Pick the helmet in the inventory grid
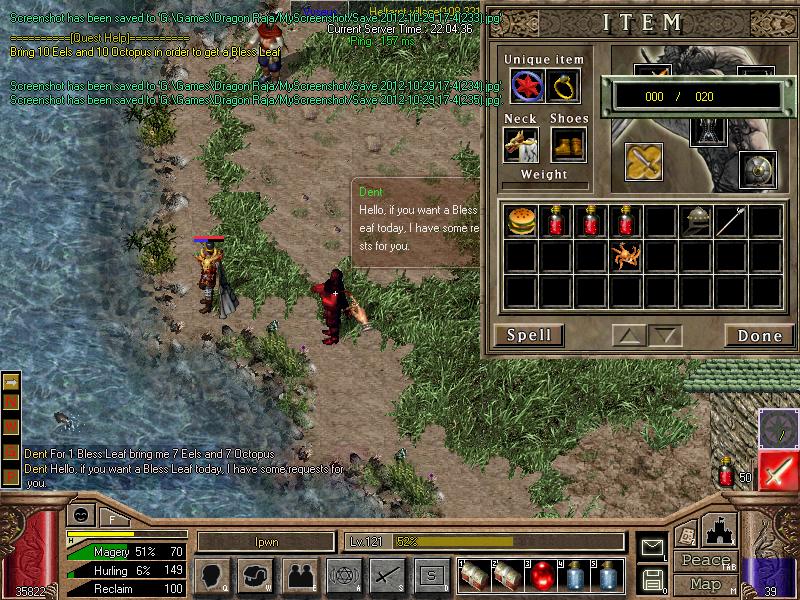 pos(696,221)
